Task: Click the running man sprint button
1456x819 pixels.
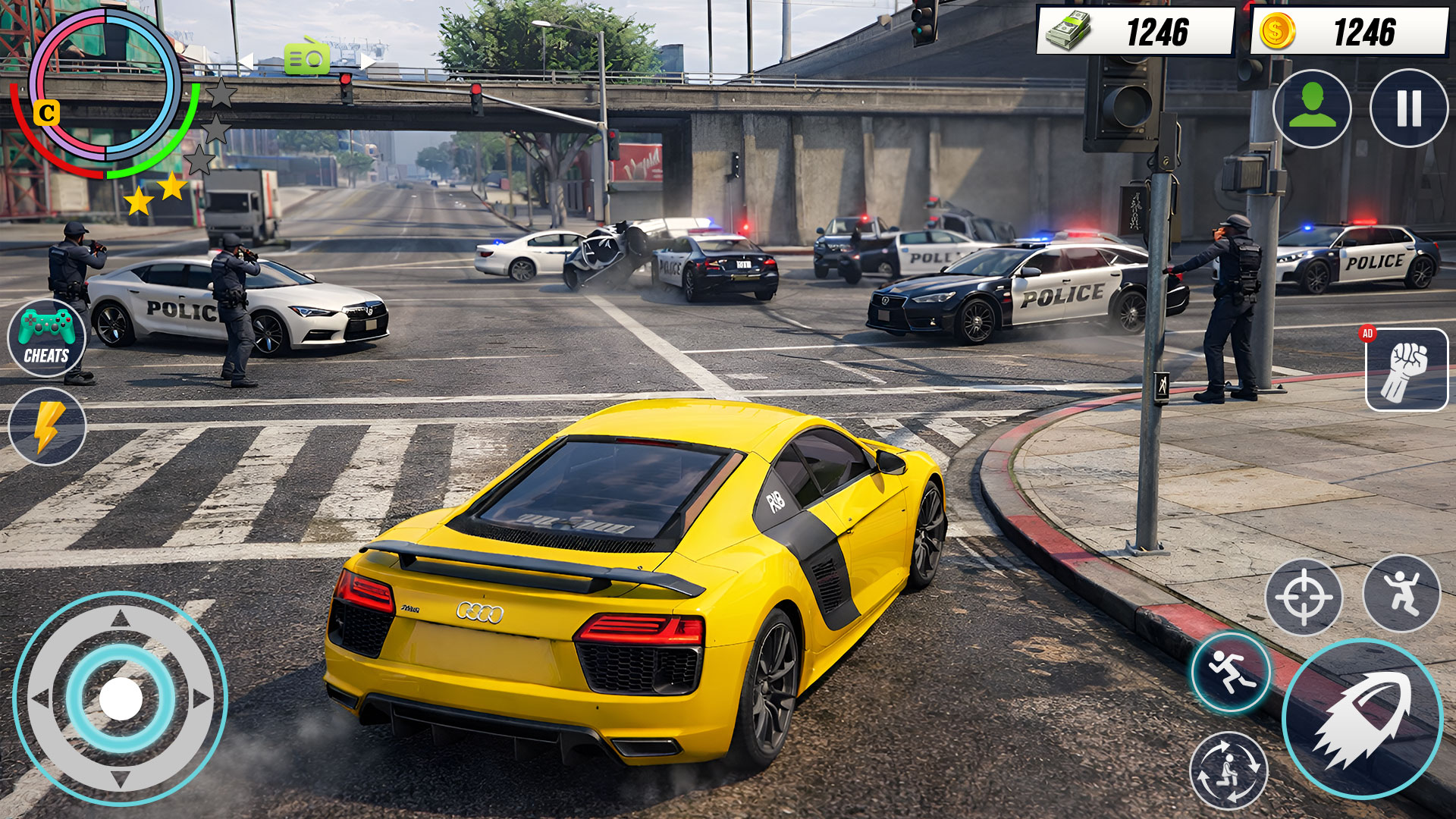Action: [x=1231, y=672]
